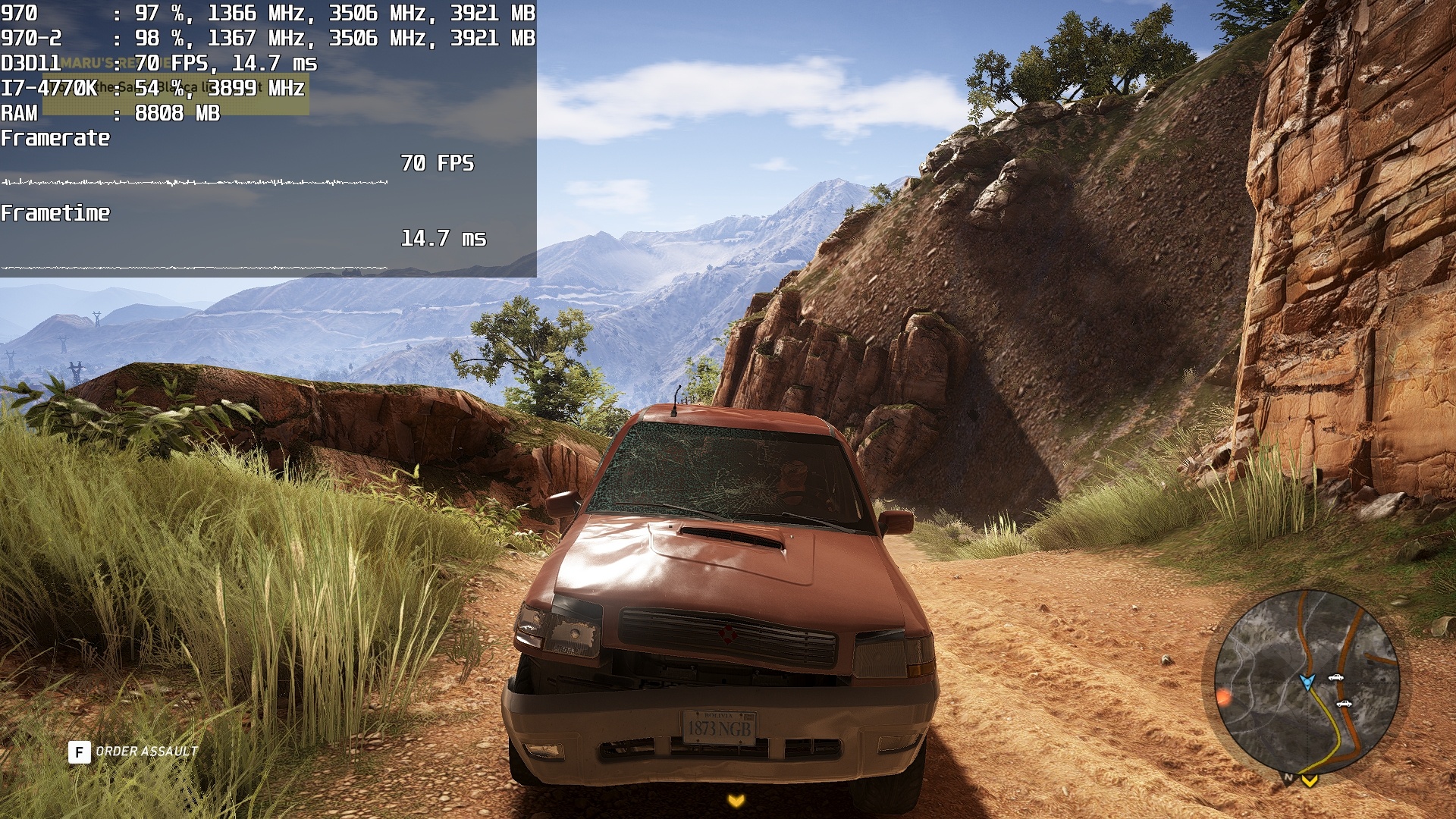Open the circular minimap
1456x819 pixels.
point(1306,682)
